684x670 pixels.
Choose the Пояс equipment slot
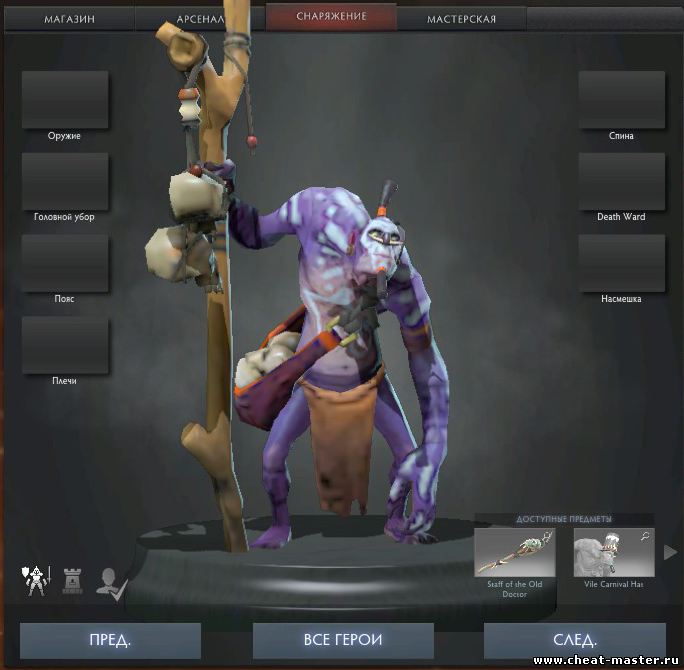click(x=65, y=263)
